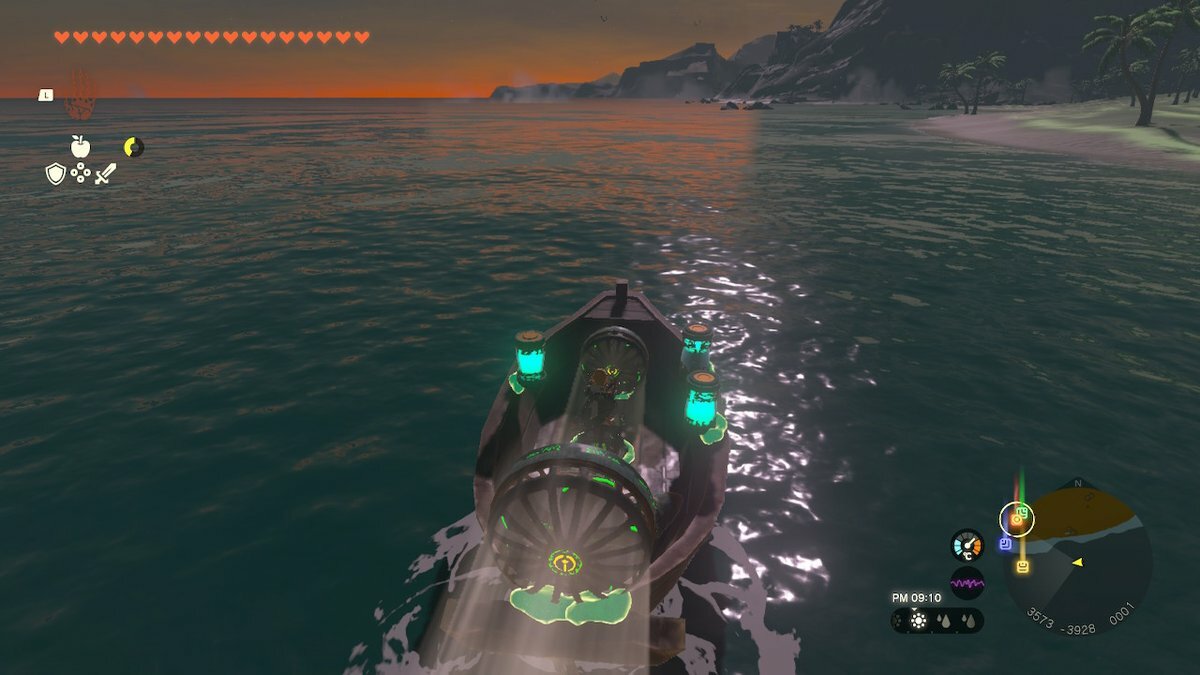Image resolution: width=1200 pixels, height=675 pixels.
Task: Click the purple waveform sensor icon
Action: coord(967,582)
